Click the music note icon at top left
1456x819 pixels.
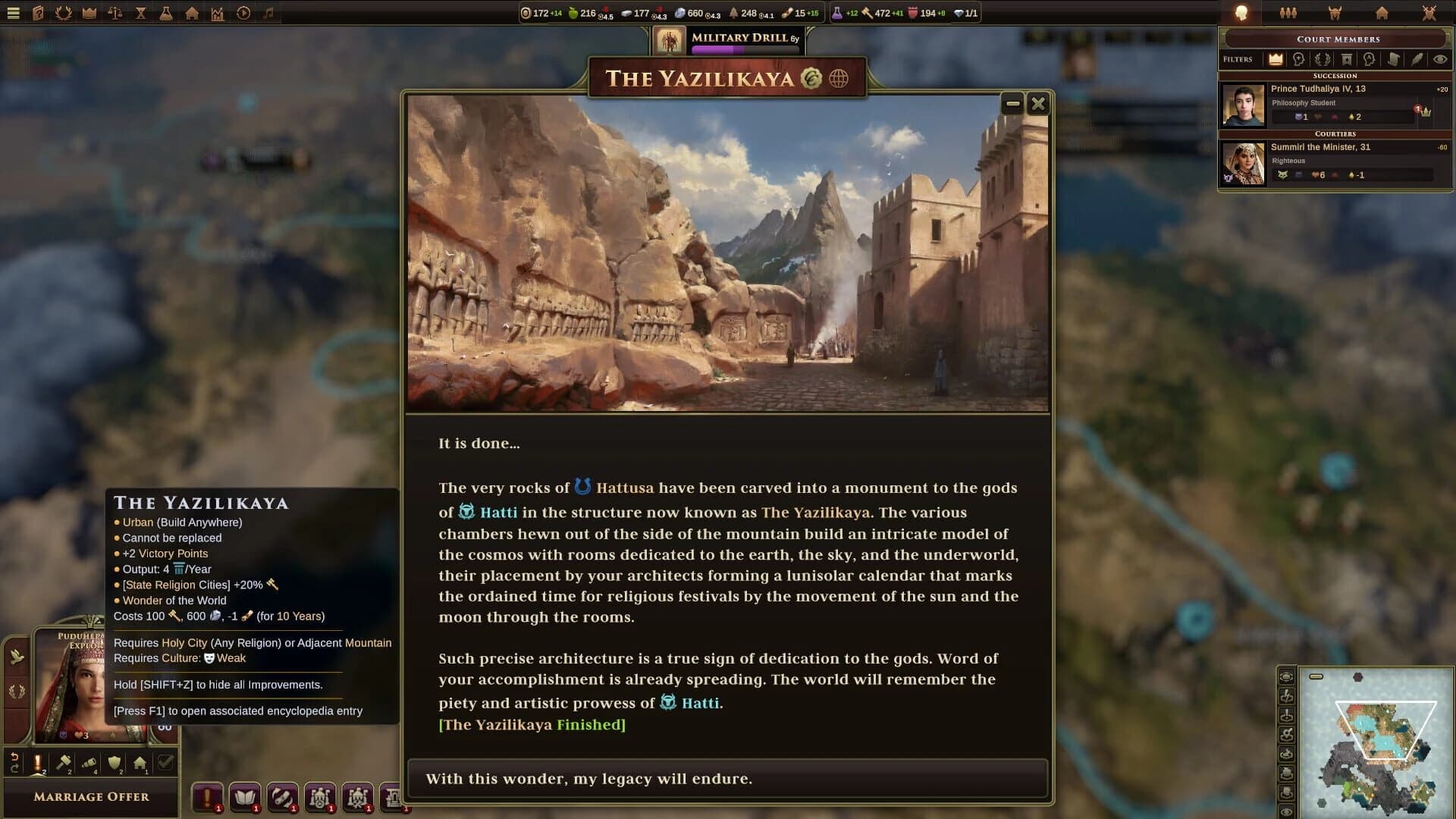tap(268, 13)
